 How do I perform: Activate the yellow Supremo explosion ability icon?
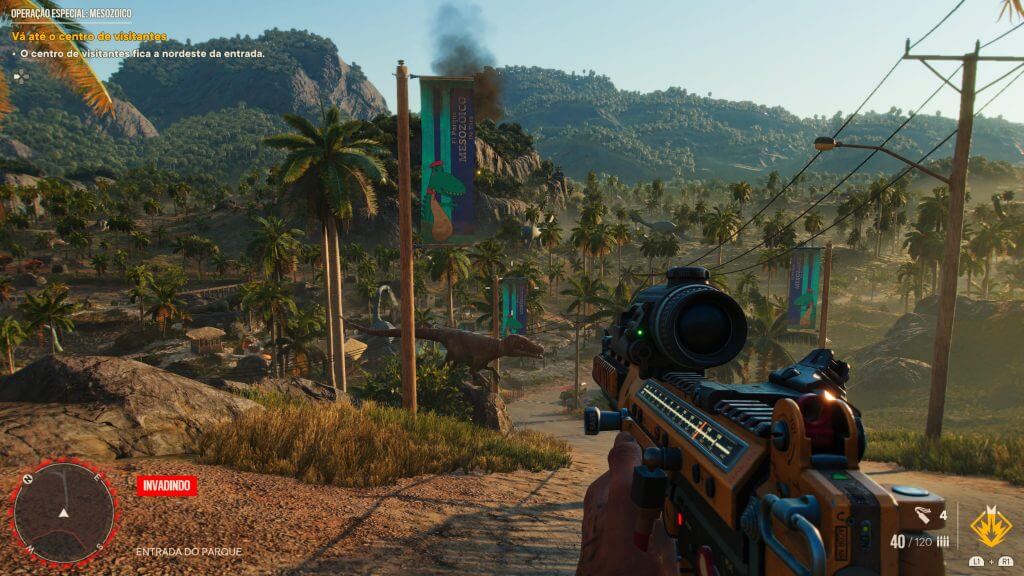tap(990, 526)
